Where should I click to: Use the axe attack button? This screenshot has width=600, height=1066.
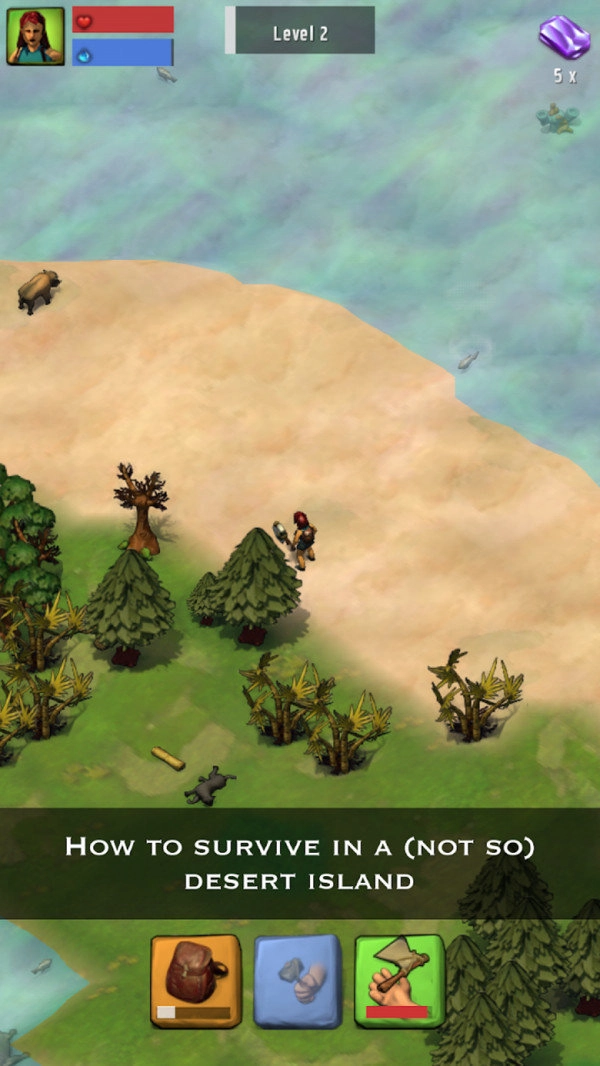point(398,981)
